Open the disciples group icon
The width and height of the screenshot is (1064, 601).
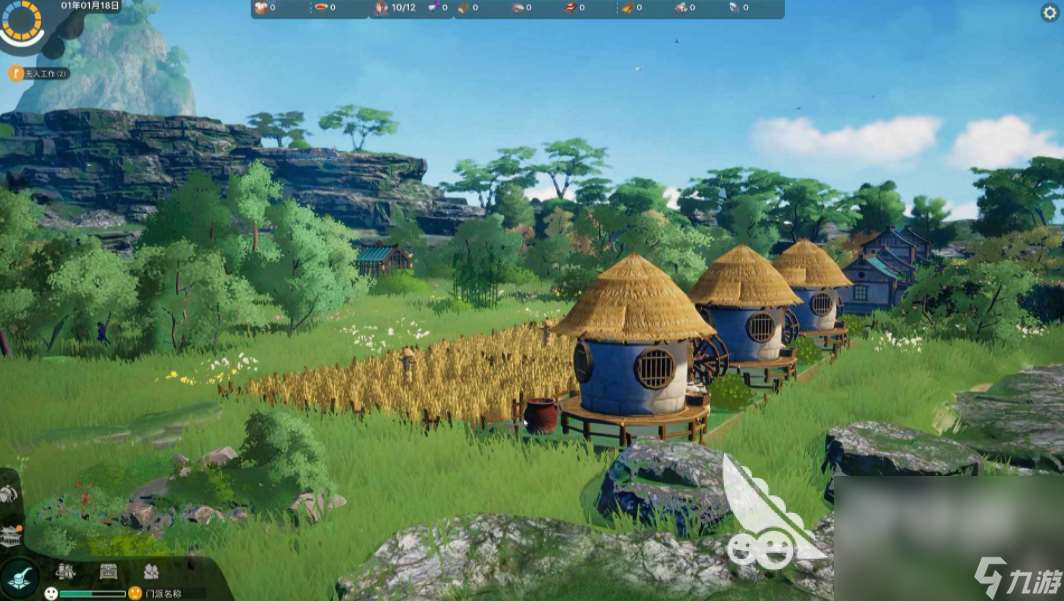click(x=151, y=571)
